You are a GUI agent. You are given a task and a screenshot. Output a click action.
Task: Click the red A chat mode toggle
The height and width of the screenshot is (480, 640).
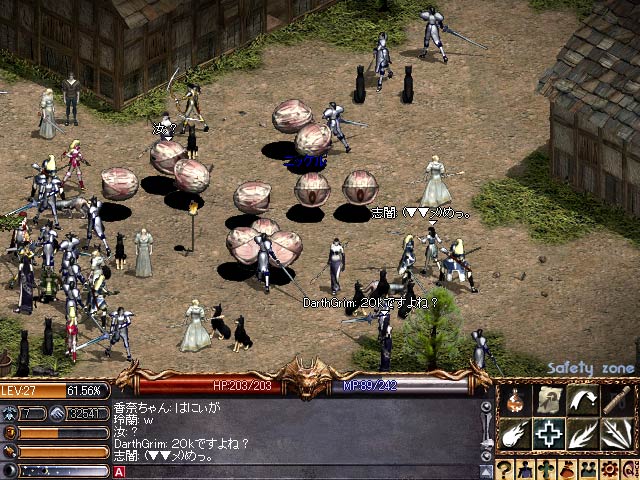[x=120, y=471]
